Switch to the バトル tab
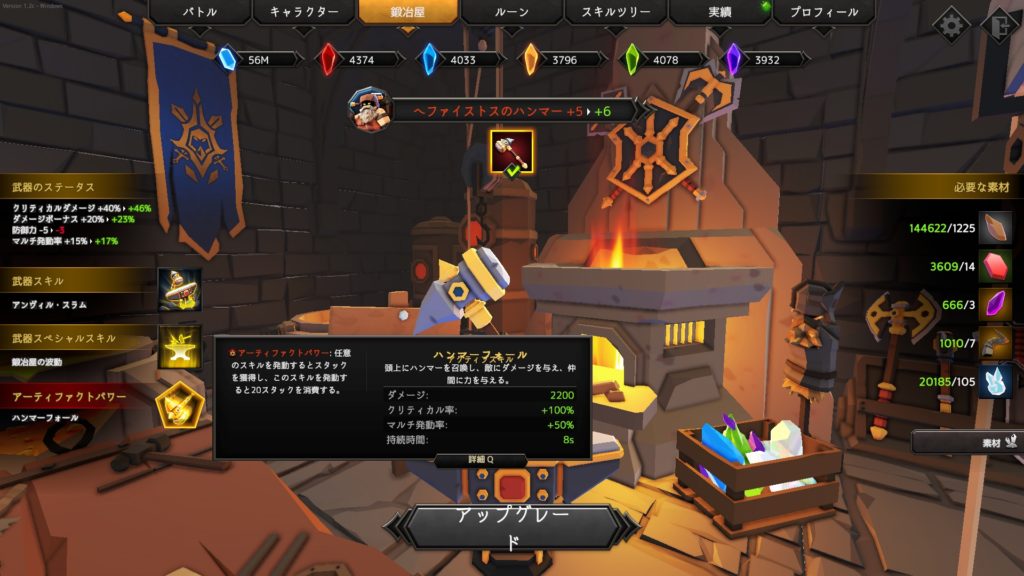 point(199,13)
